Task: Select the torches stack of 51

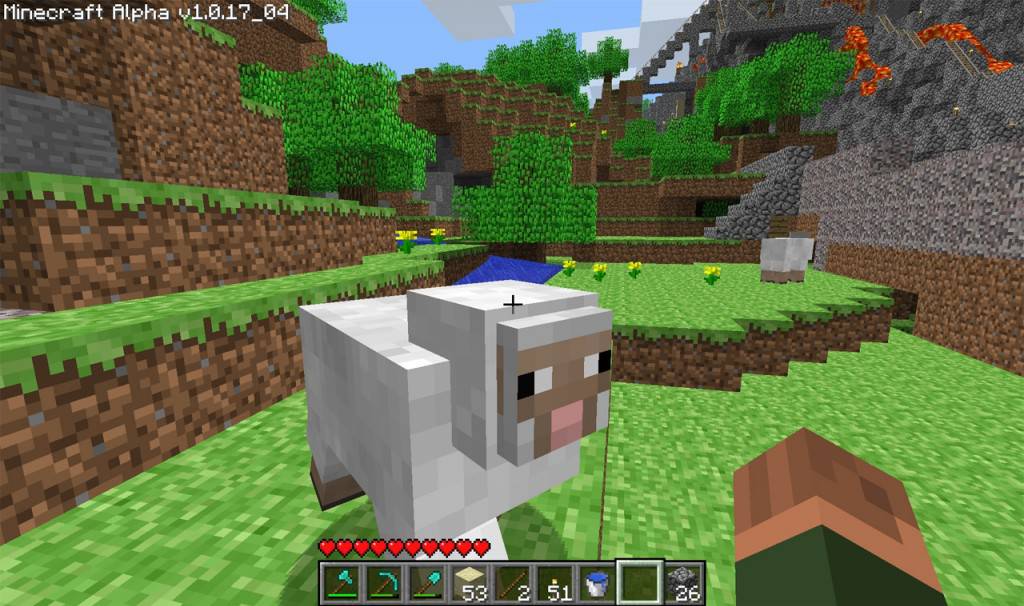Action: pos(553,583)
